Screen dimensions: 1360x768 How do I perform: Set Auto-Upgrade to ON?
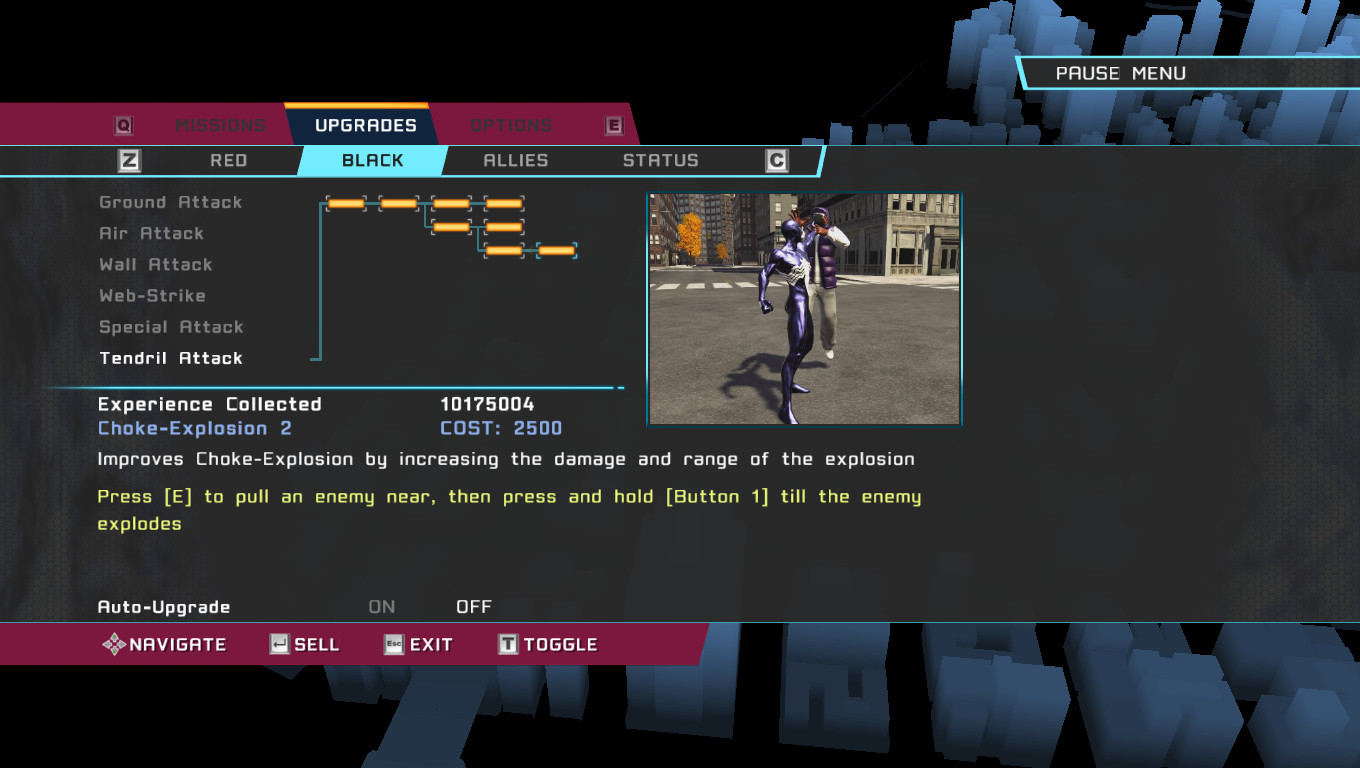point(380,606)
